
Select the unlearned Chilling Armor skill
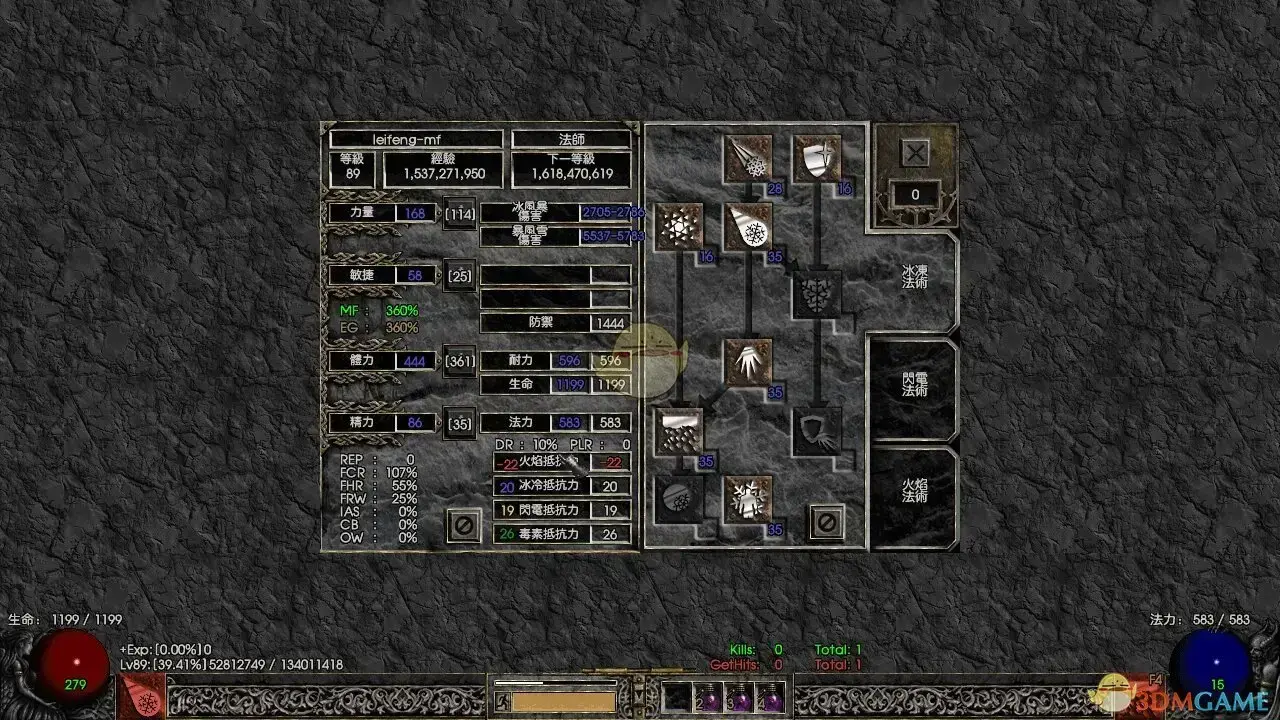817,432
